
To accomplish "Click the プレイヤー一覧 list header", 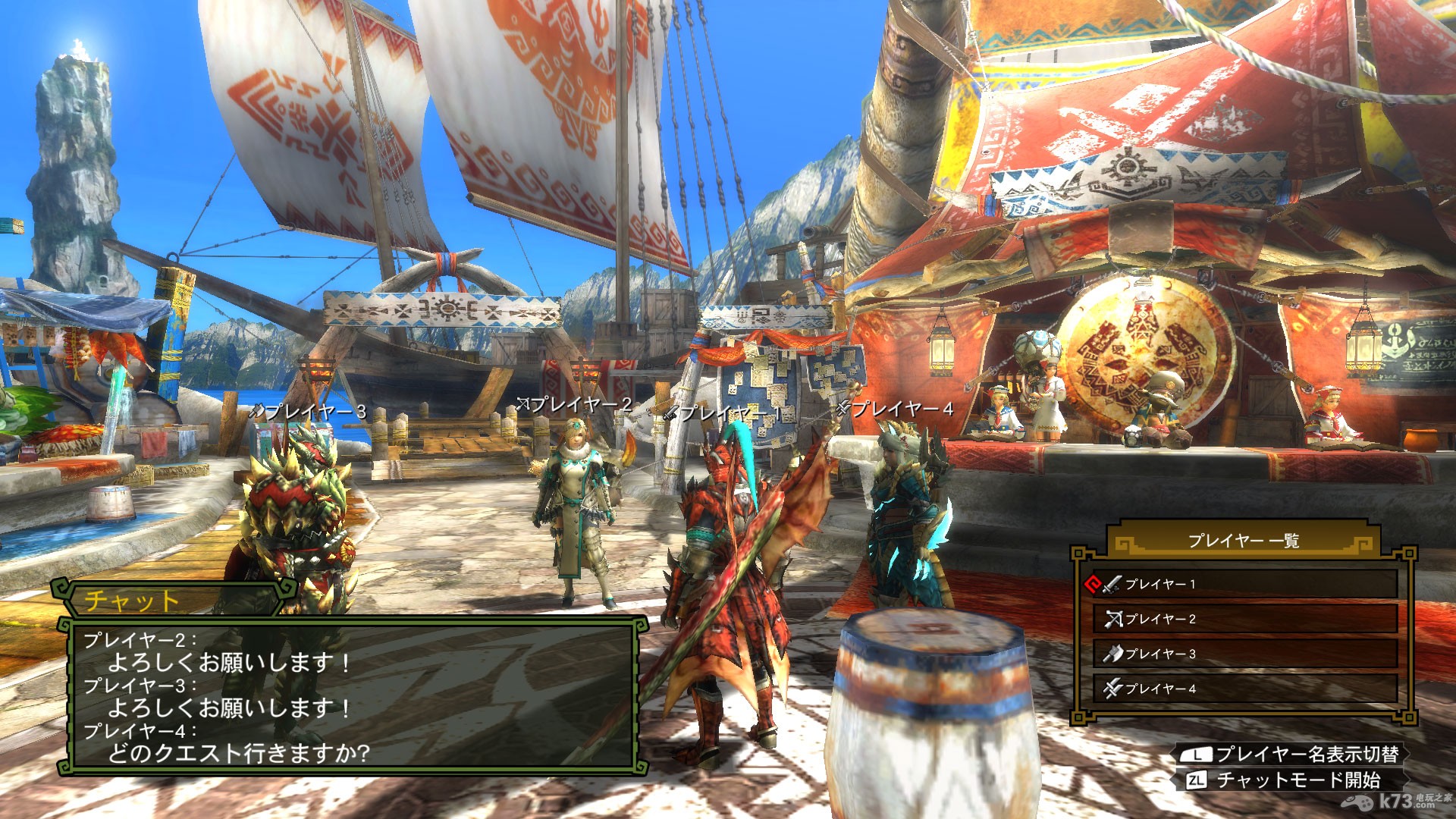I will tap(1243, 541).
